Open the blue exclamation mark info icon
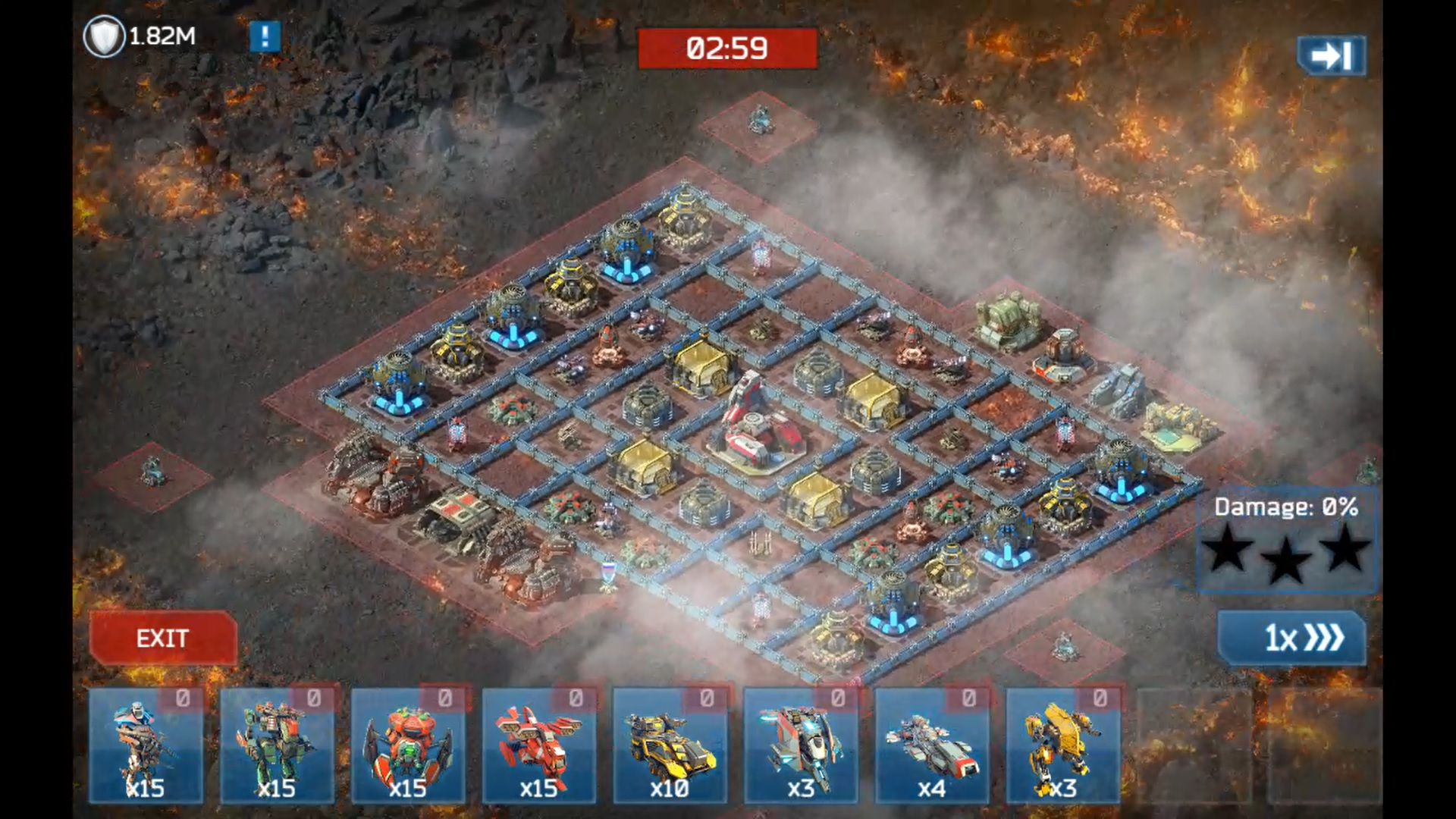1456x819 pixels. (265, 36)
